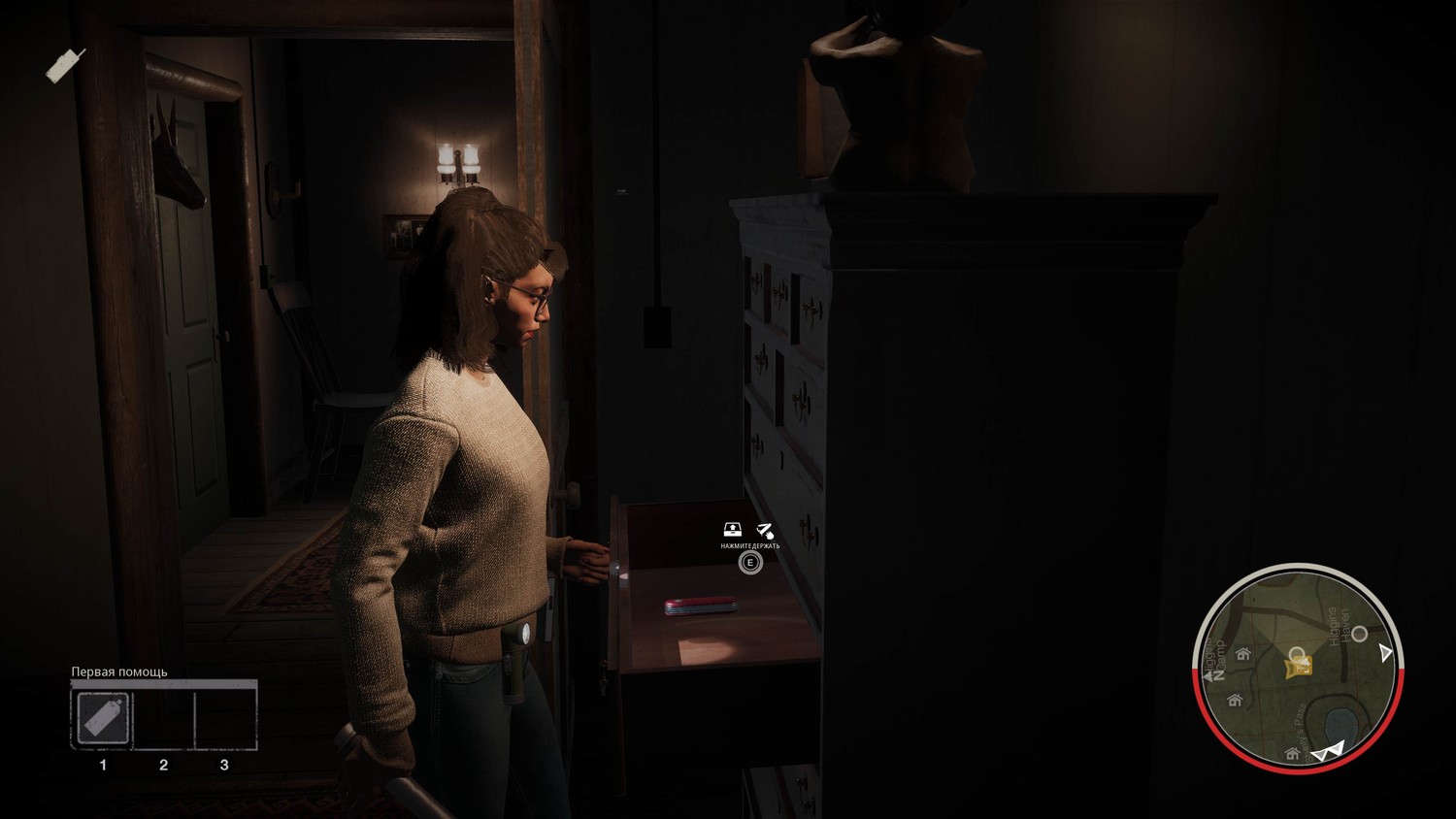
Task: Choose the close drawer action icon
Action: click(733, 530)
